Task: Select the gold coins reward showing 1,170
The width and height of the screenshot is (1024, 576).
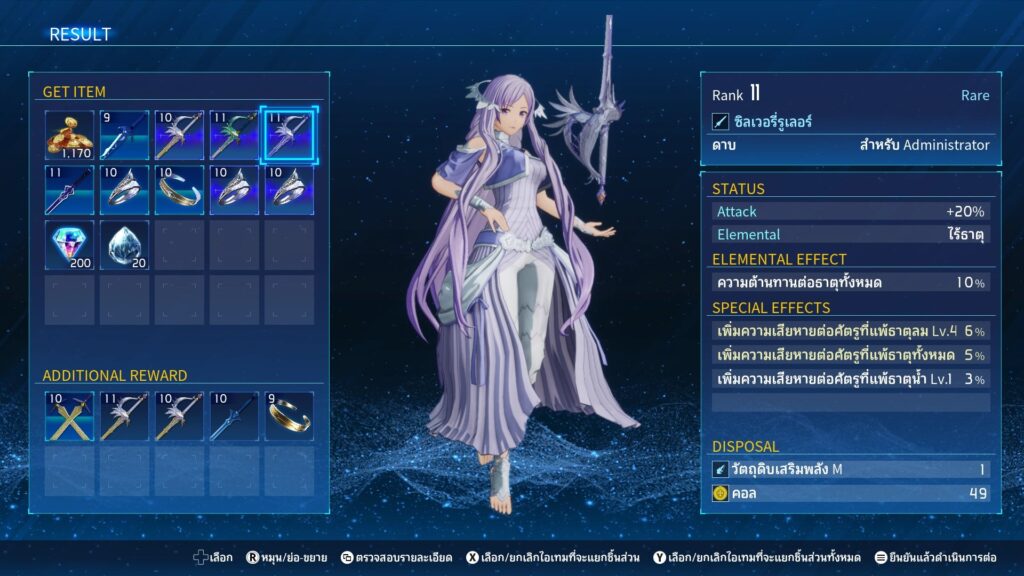Action: click(70, 136)
